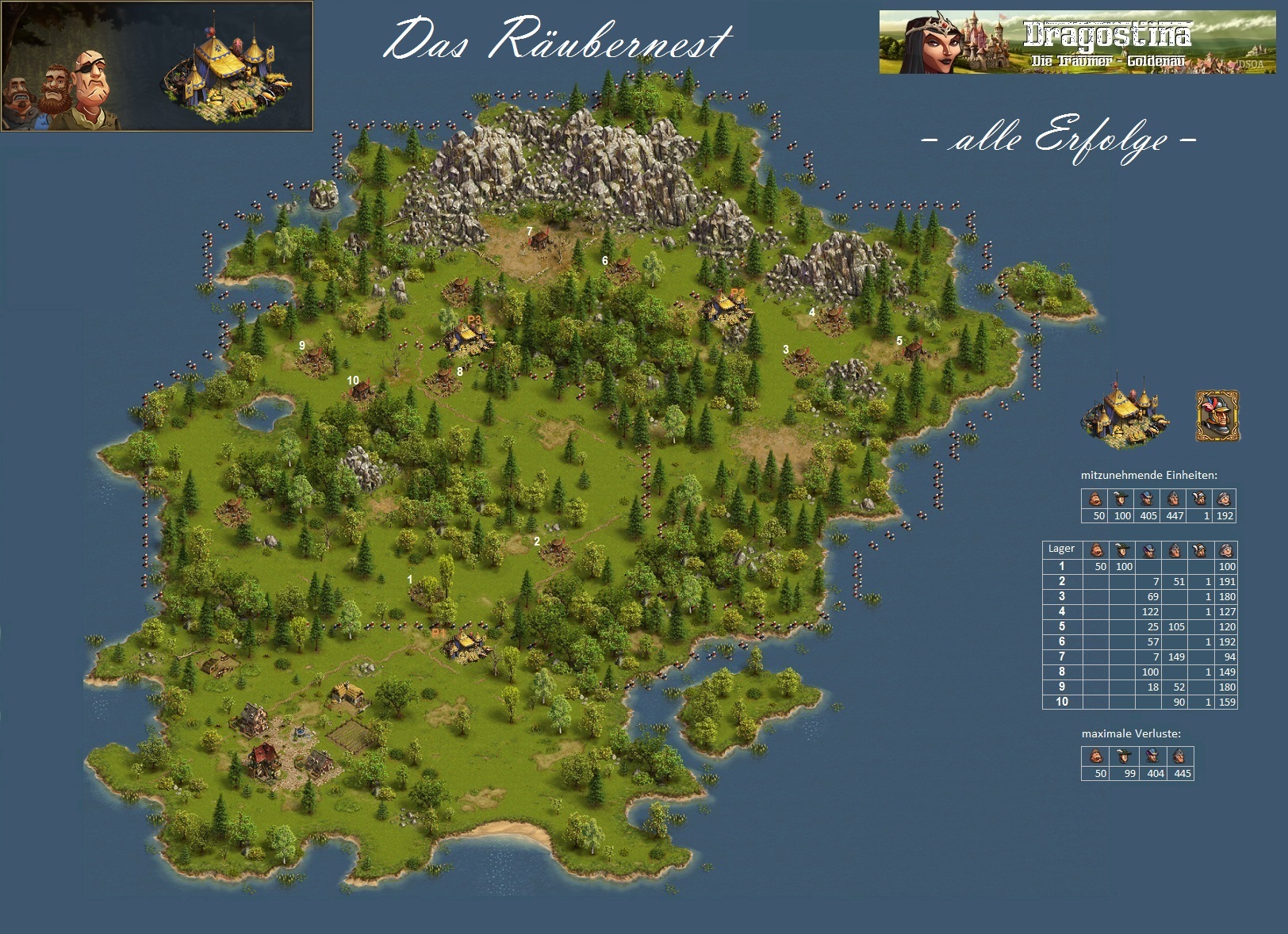Select the P1 garrison position marker

[439, 633]
